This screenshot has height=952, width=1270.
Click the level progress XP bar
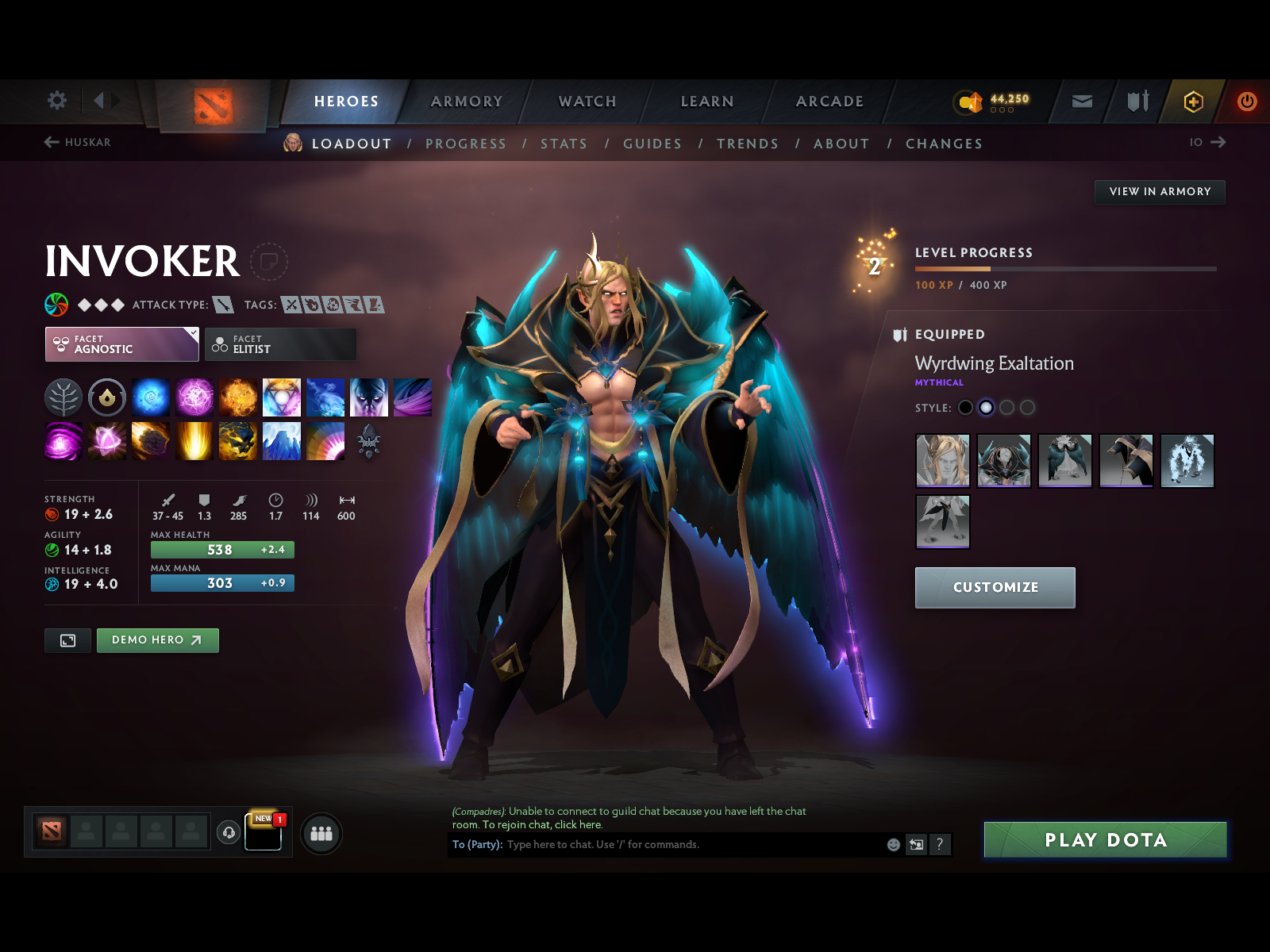(x=1064, y=269)
